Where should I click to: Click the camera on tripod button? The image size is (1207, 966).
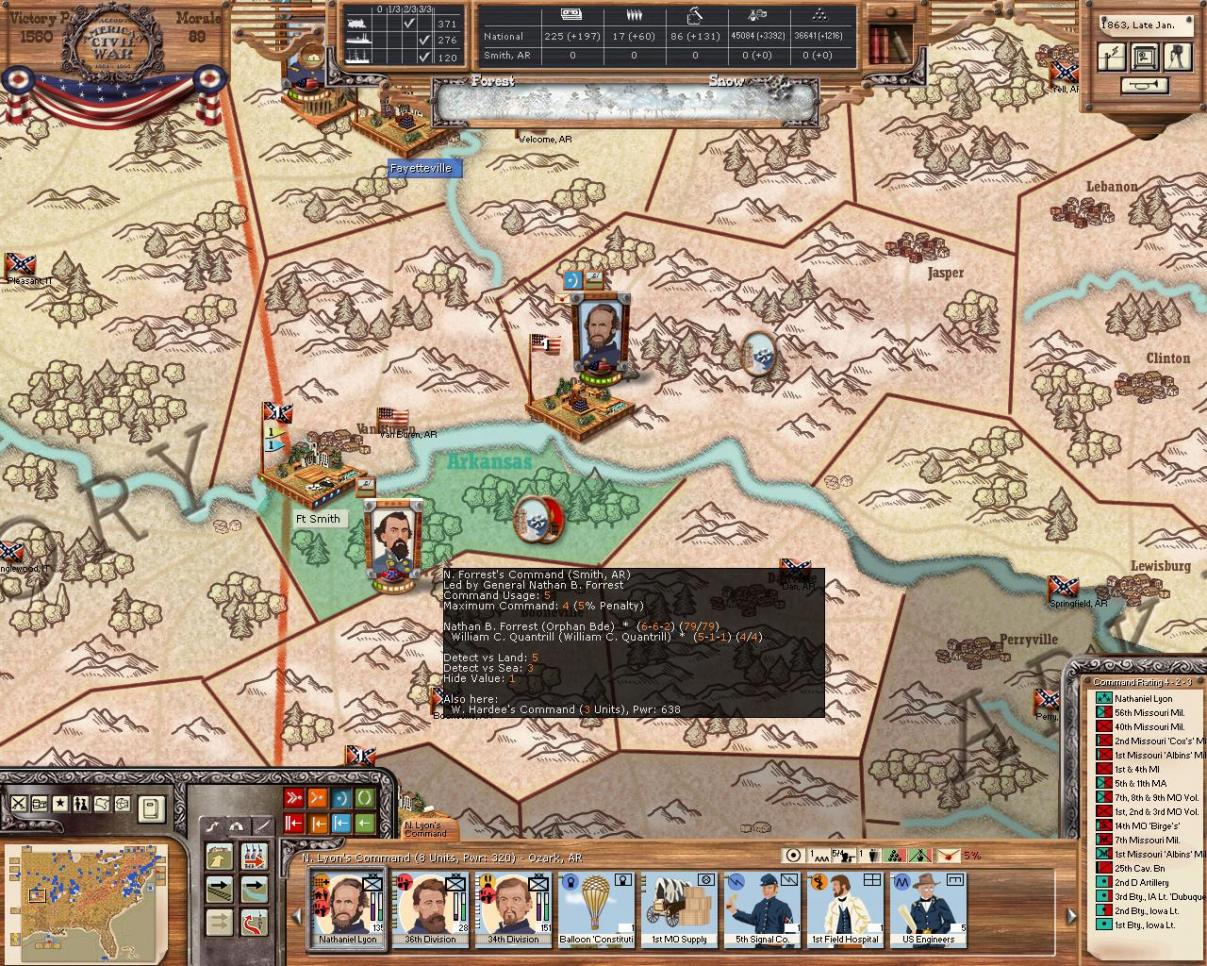pyautogui.click(x=1177, y=57)
